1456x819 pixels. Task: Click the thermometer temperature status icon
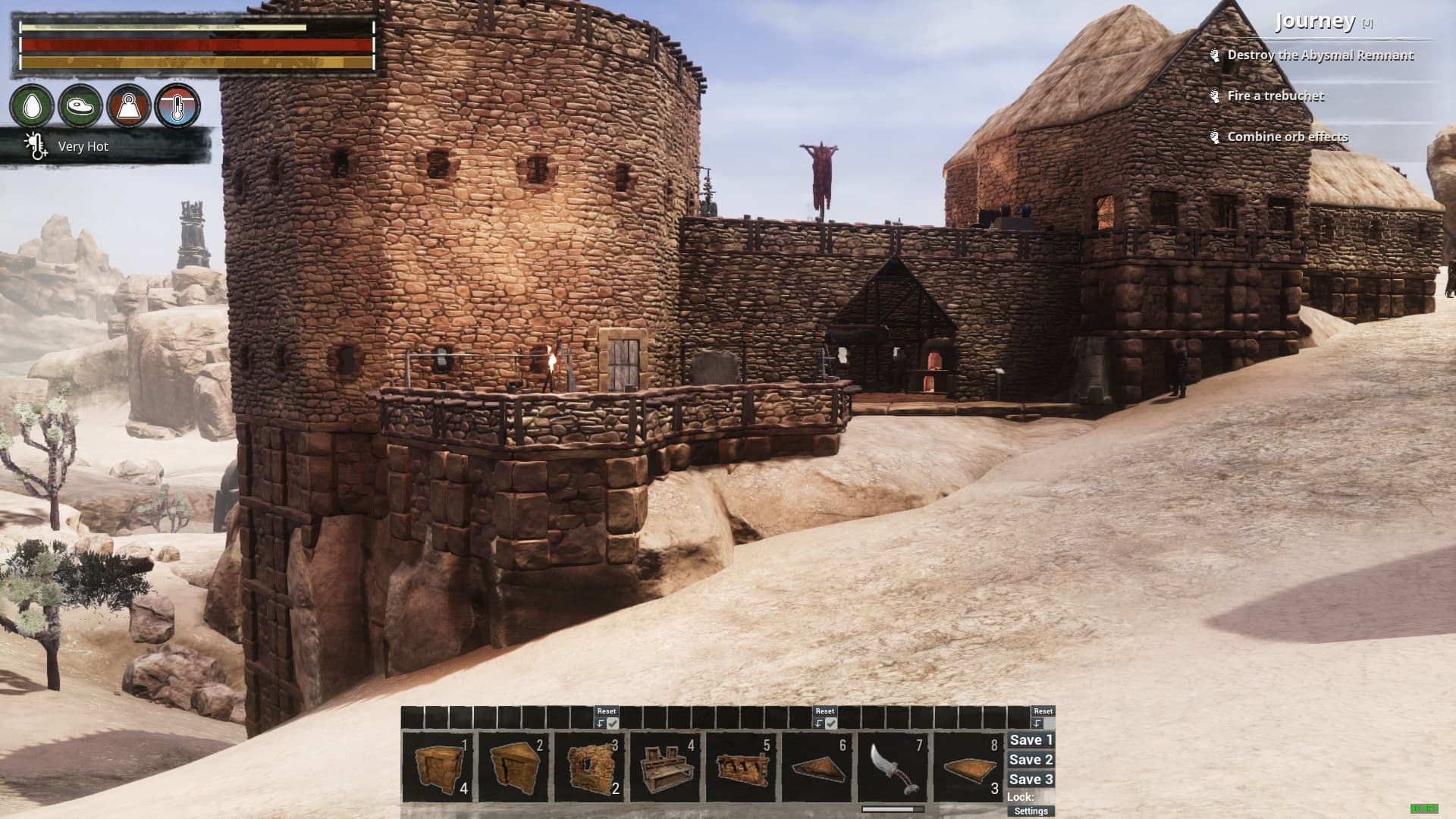pyautogui.click(x=177, y=105)
